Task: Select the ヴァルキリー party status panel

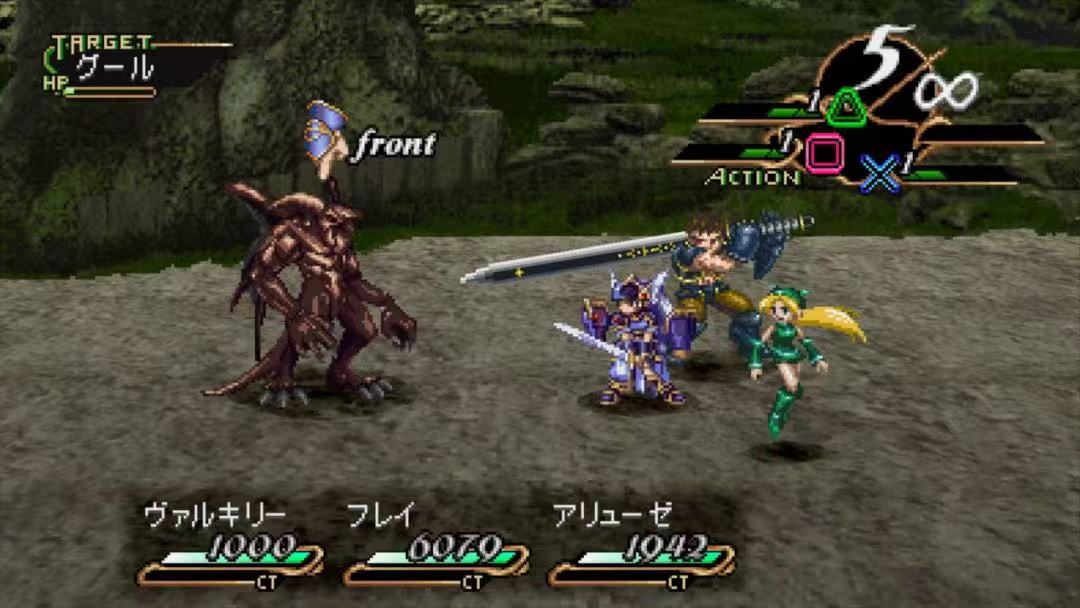Action: tap(230, 545)
